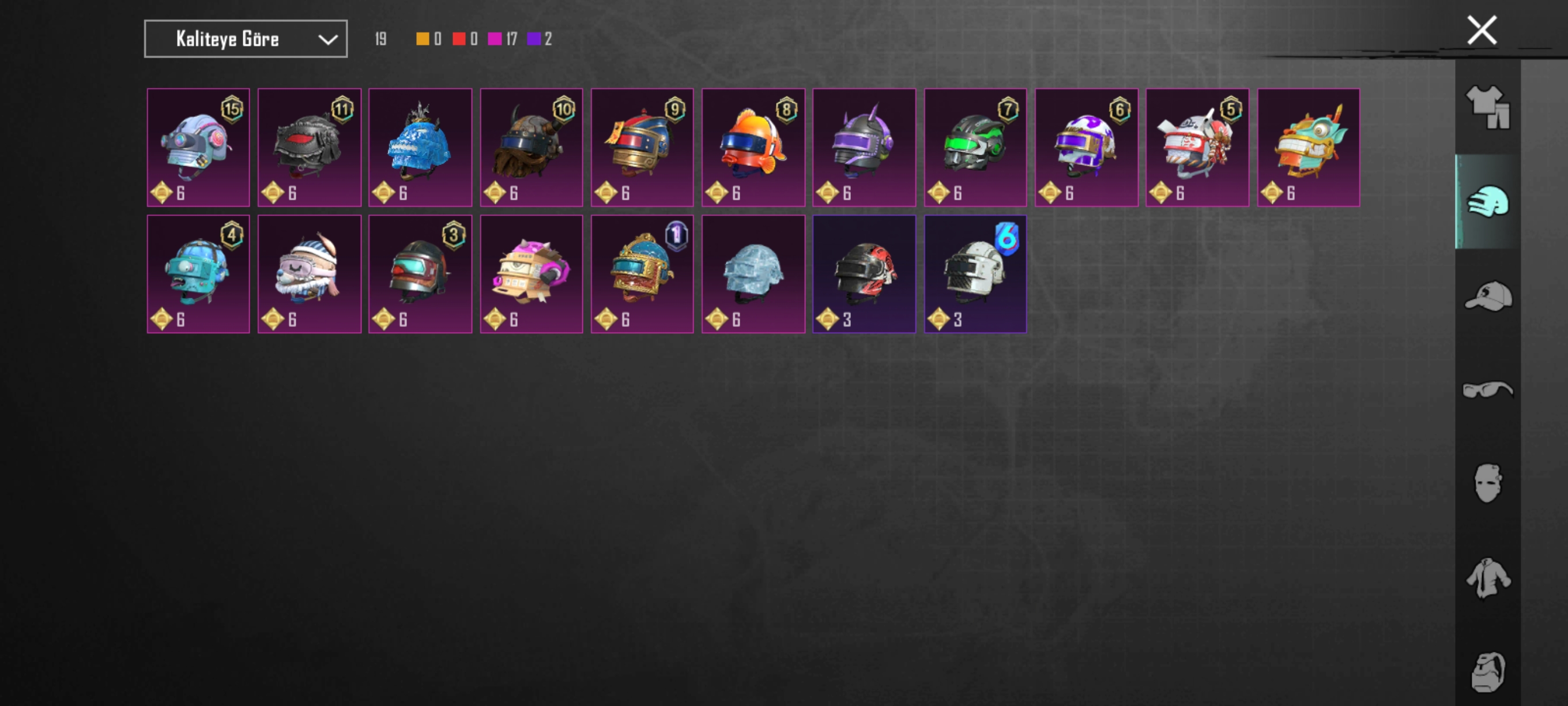Select the bearded viking helmet
Screen dimensions: 1568x706
coord(531,148)
